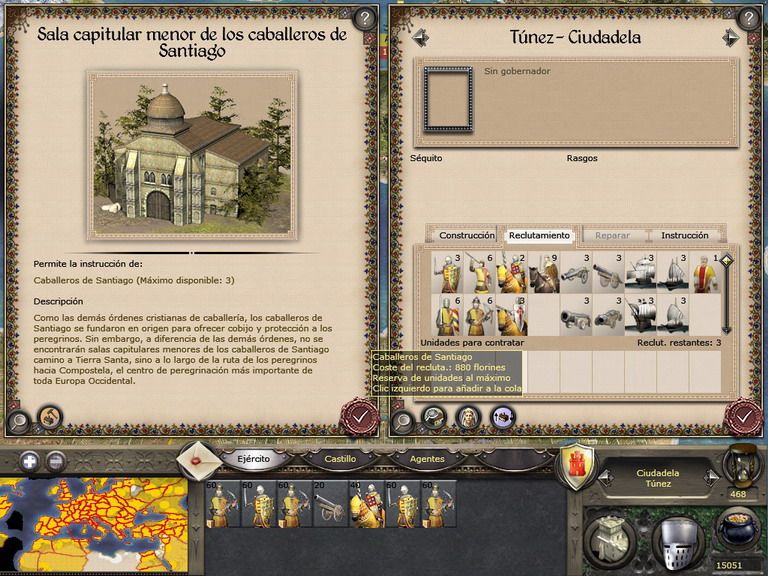Open the Reclutamiento tab

(539, 236)
